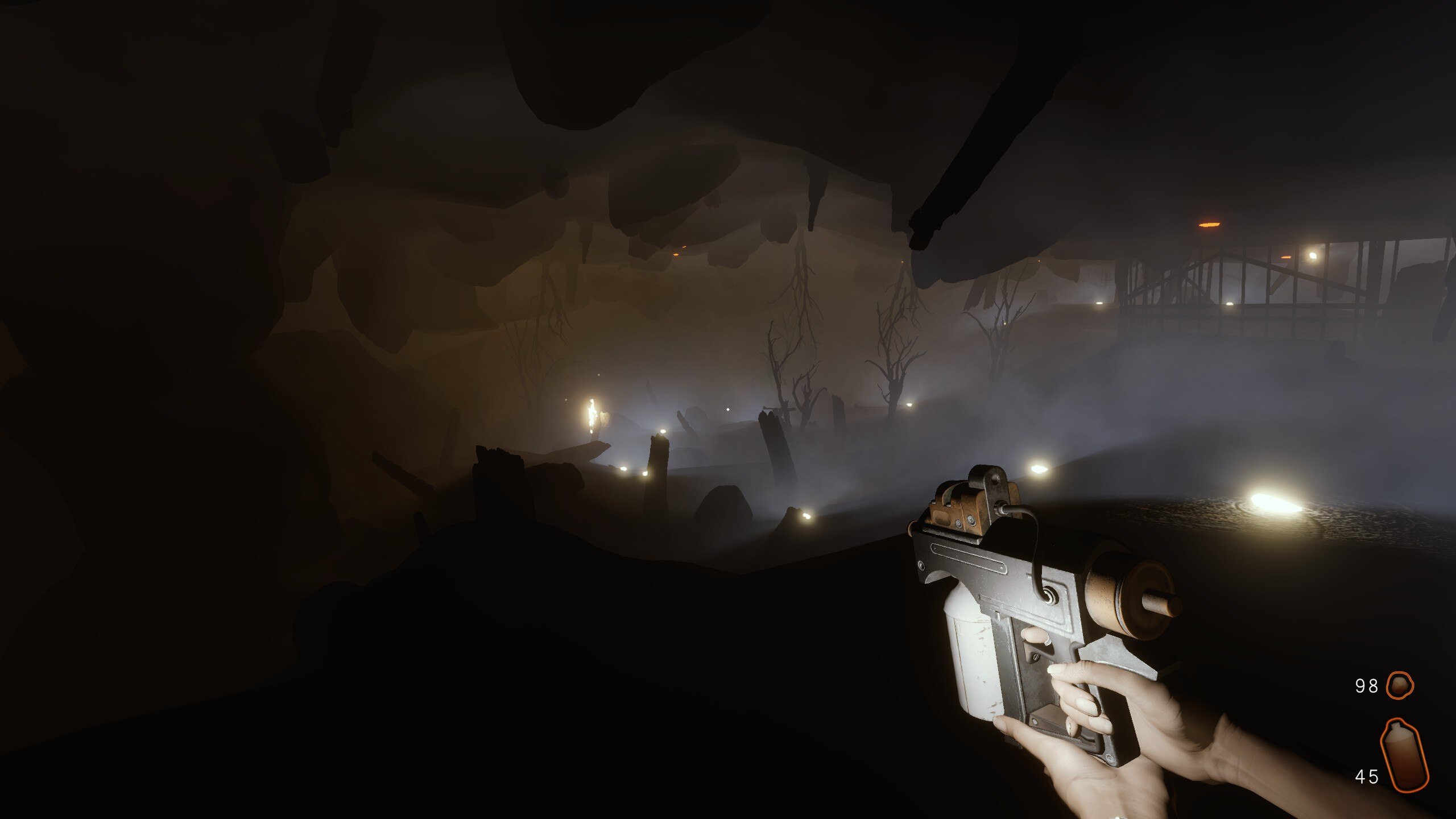Click the round lump icon beside 98
The image size is (1456, 819).
click(x=1399, y=686)
